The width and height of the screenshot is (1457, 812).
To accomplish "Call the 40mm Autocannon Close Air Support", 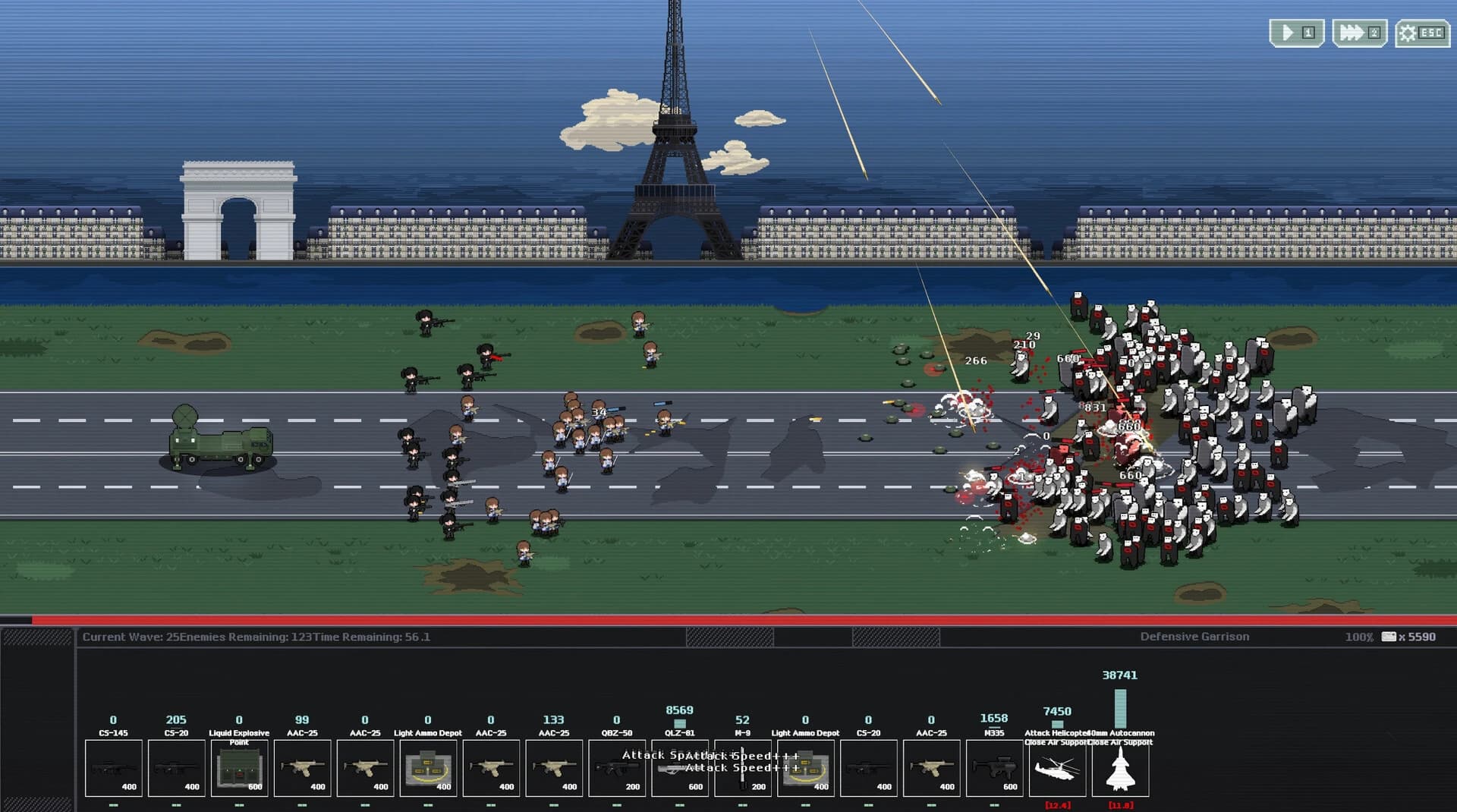I will [x=1121, y=768].
